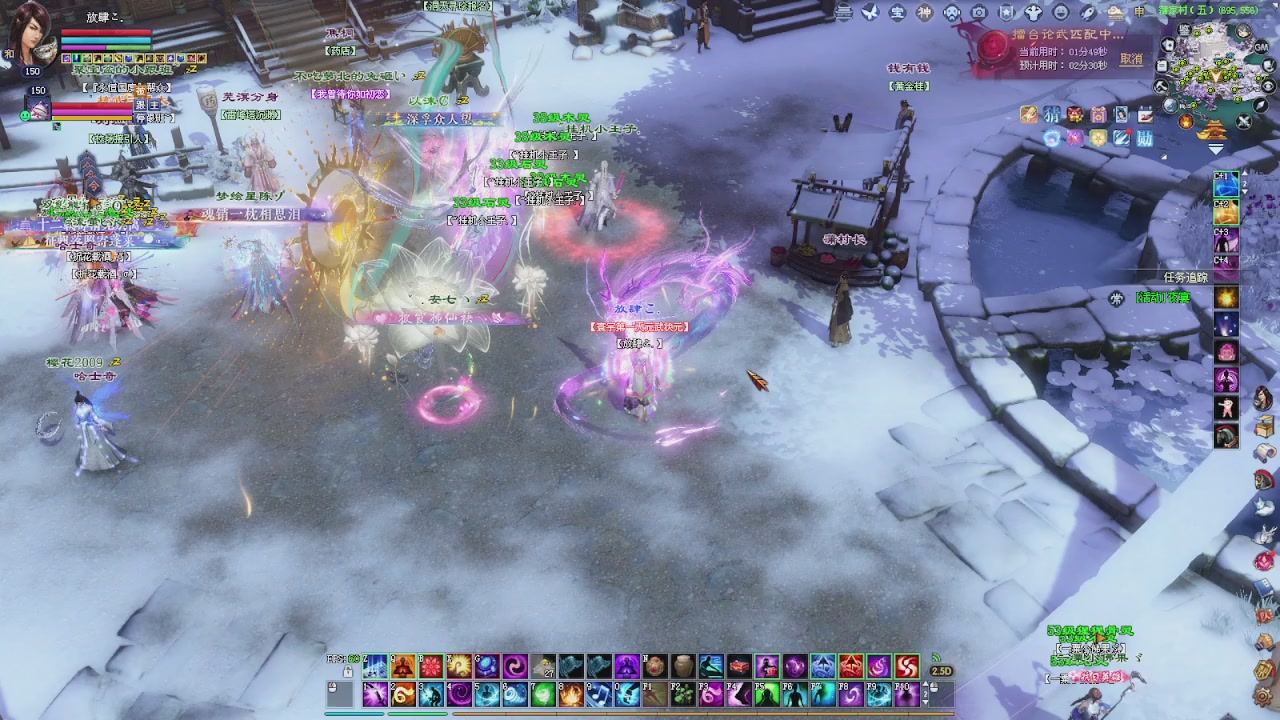Open the 神 menu icon
The image size is (1280, 720).
coord(925,12)
